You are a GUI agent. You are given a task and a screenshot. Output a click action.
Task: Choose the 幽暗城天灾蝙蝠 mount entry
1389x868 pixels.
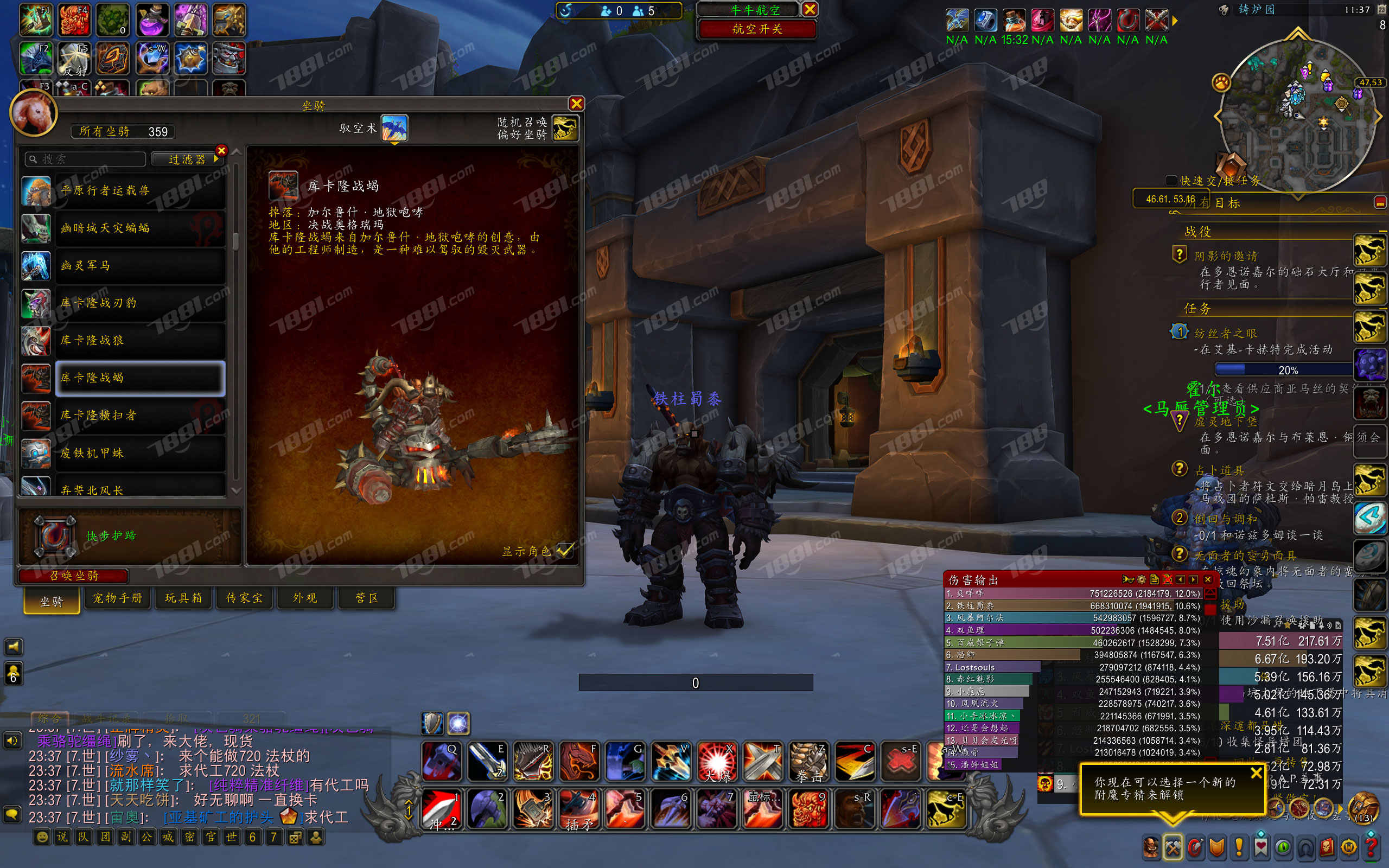click(139, 228)
